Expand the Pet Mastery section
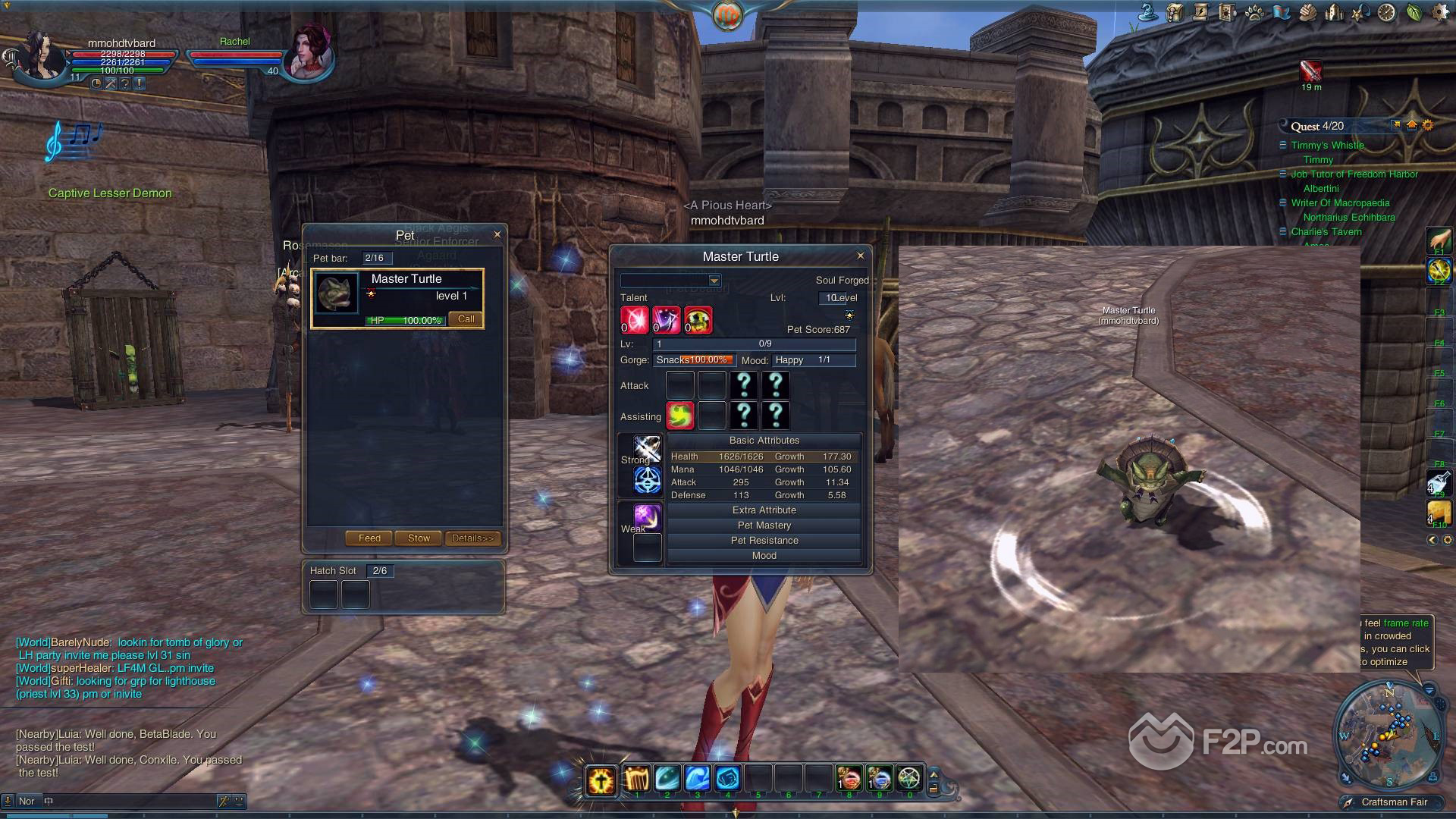 click(x=764, y=526)
